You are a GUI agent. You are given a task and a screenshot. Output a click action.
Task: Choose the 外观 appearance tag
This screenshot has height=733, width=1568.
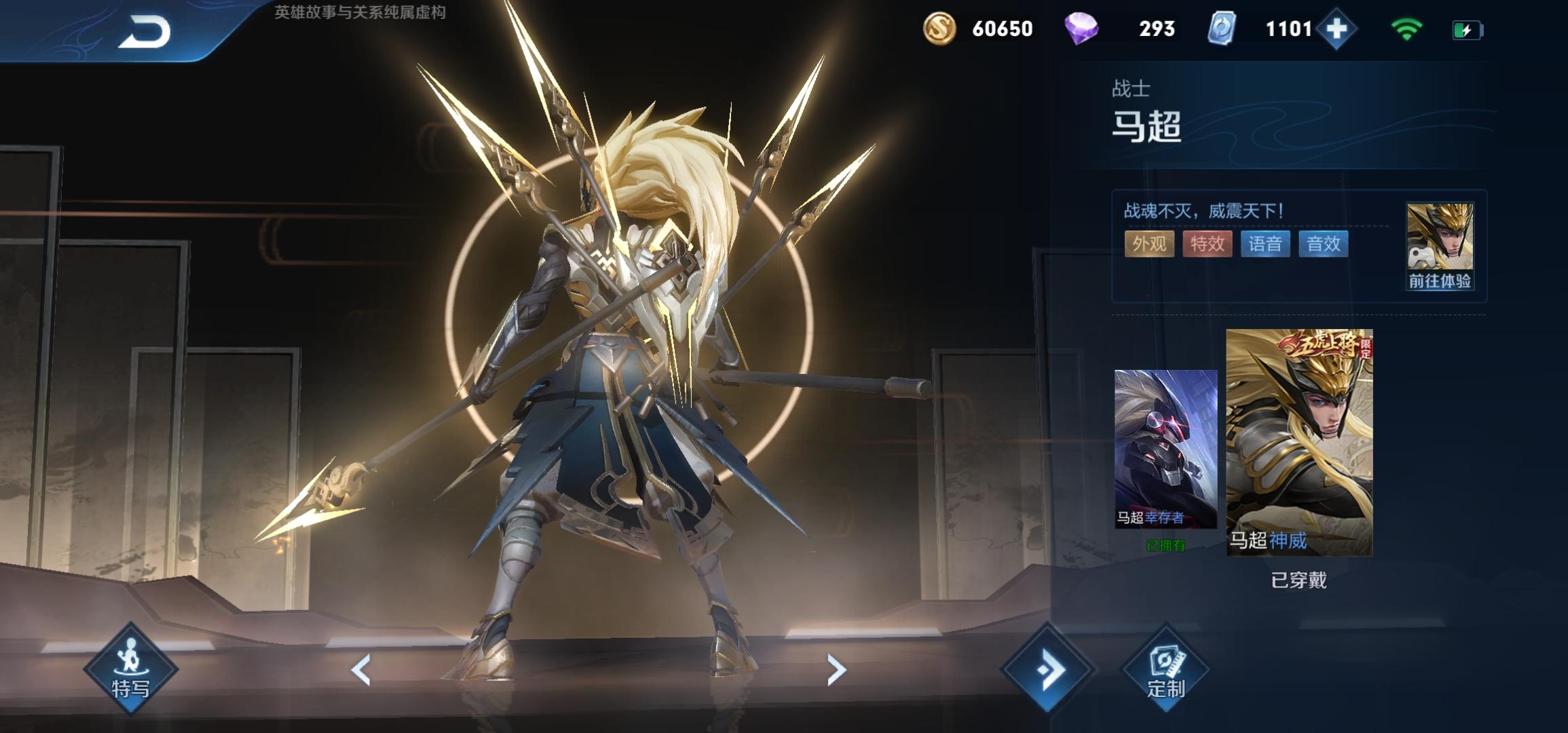pyautogui.click(x=1149, y=244)
